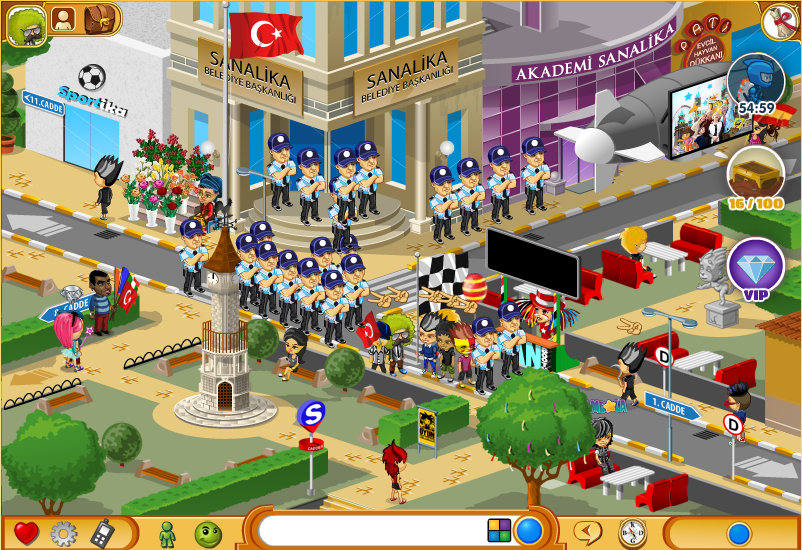The width and height of the screenshot is (802, 550).
Task: Open the leather bag inventory
Action: tap(99, 19)
